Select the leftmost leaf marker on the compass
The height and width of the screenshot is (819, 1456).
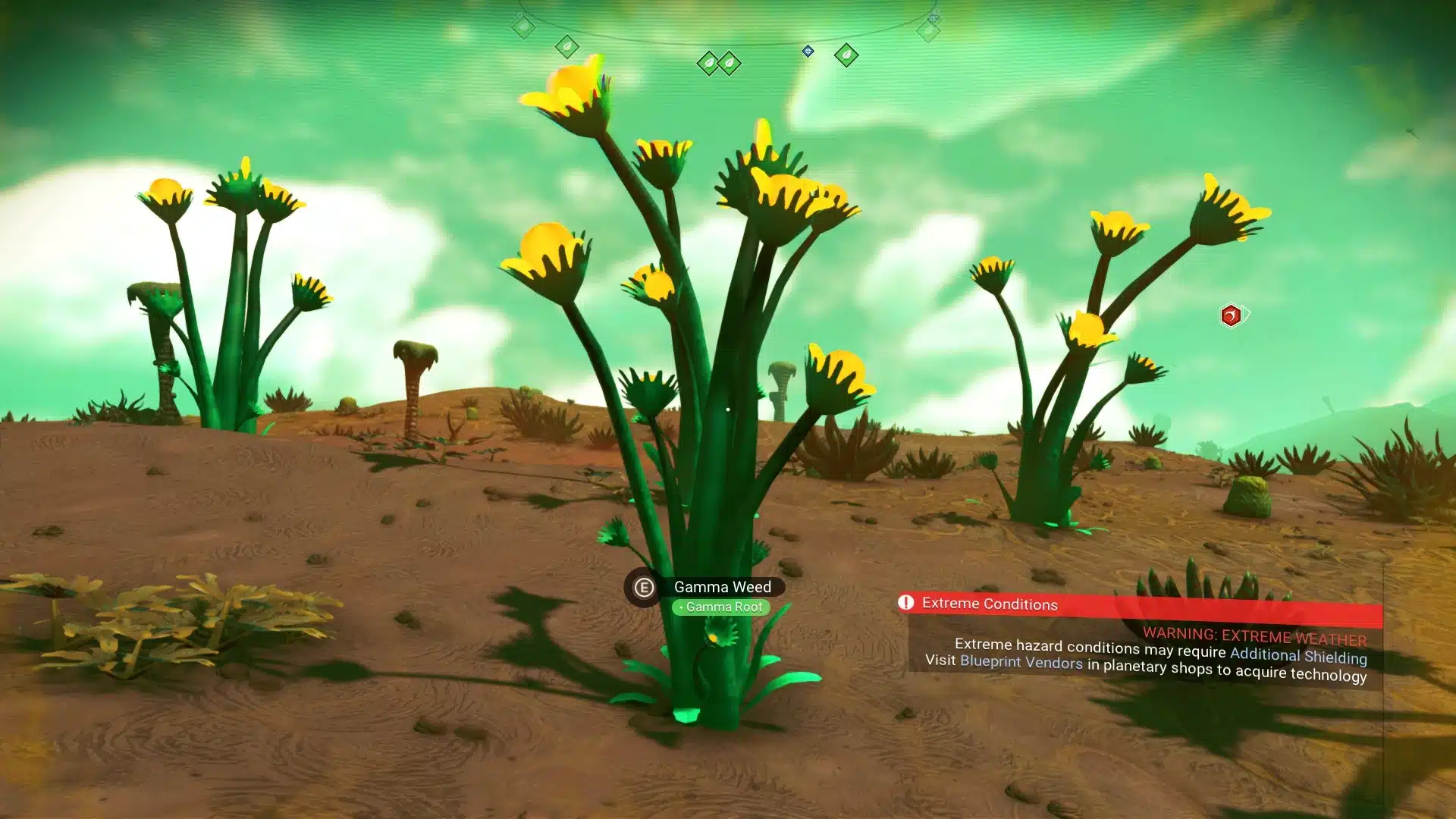[x=566, y=47]
